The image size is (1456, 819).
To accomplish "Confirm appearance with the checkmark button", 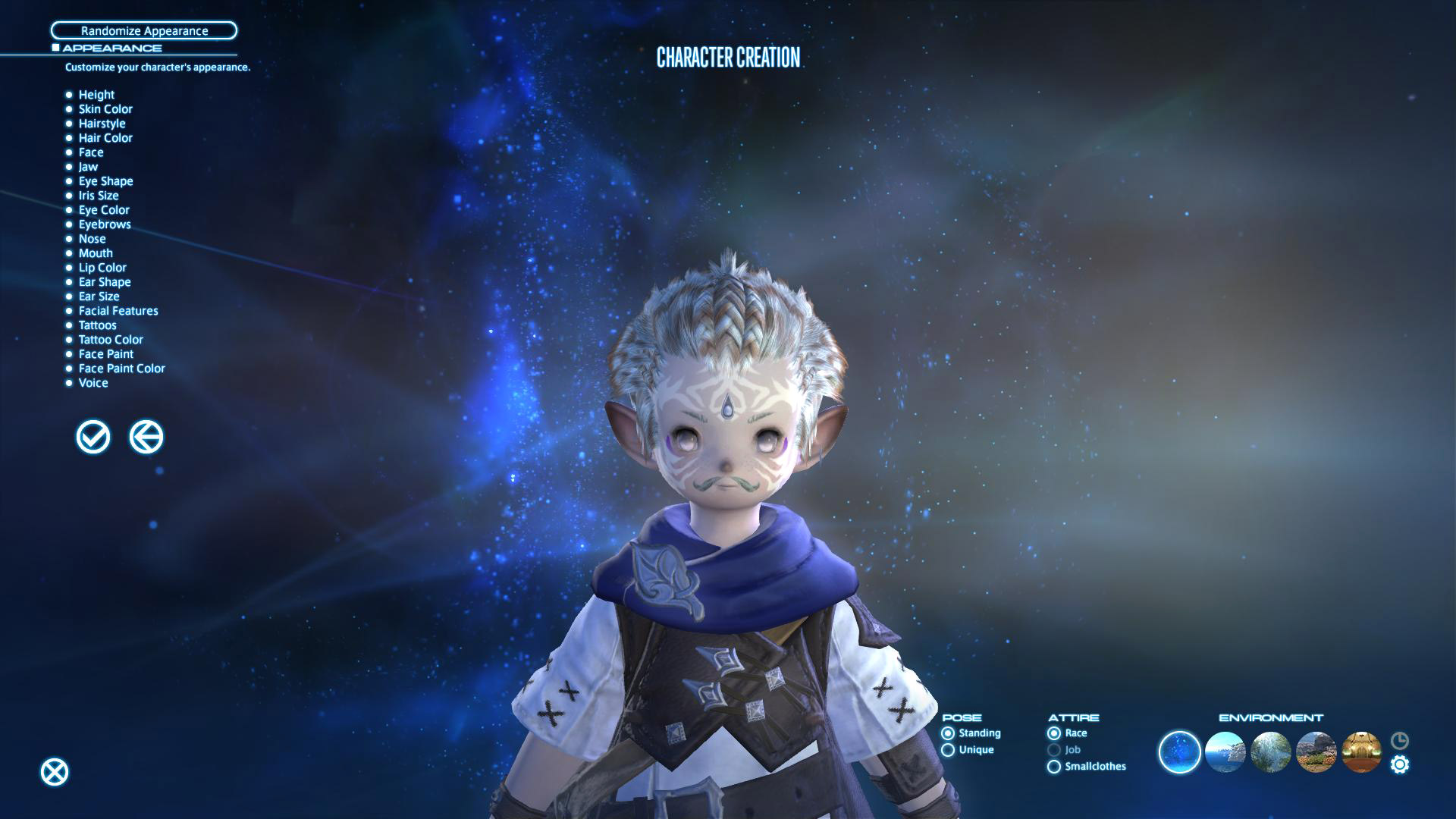I will pos(93,437).
